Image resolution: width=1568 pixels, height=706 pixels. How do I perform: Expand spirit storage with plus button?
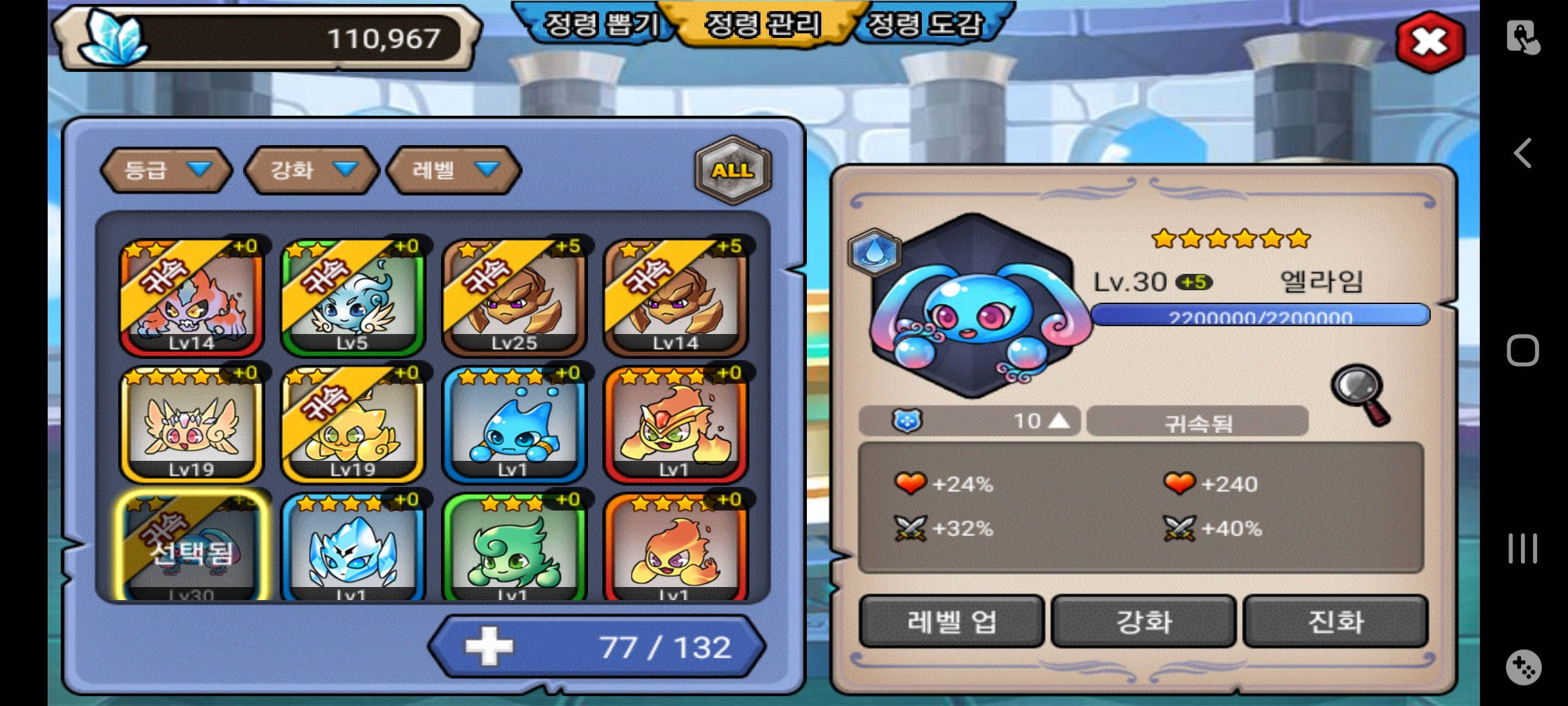pyautogui.click(x=489, y=647)
